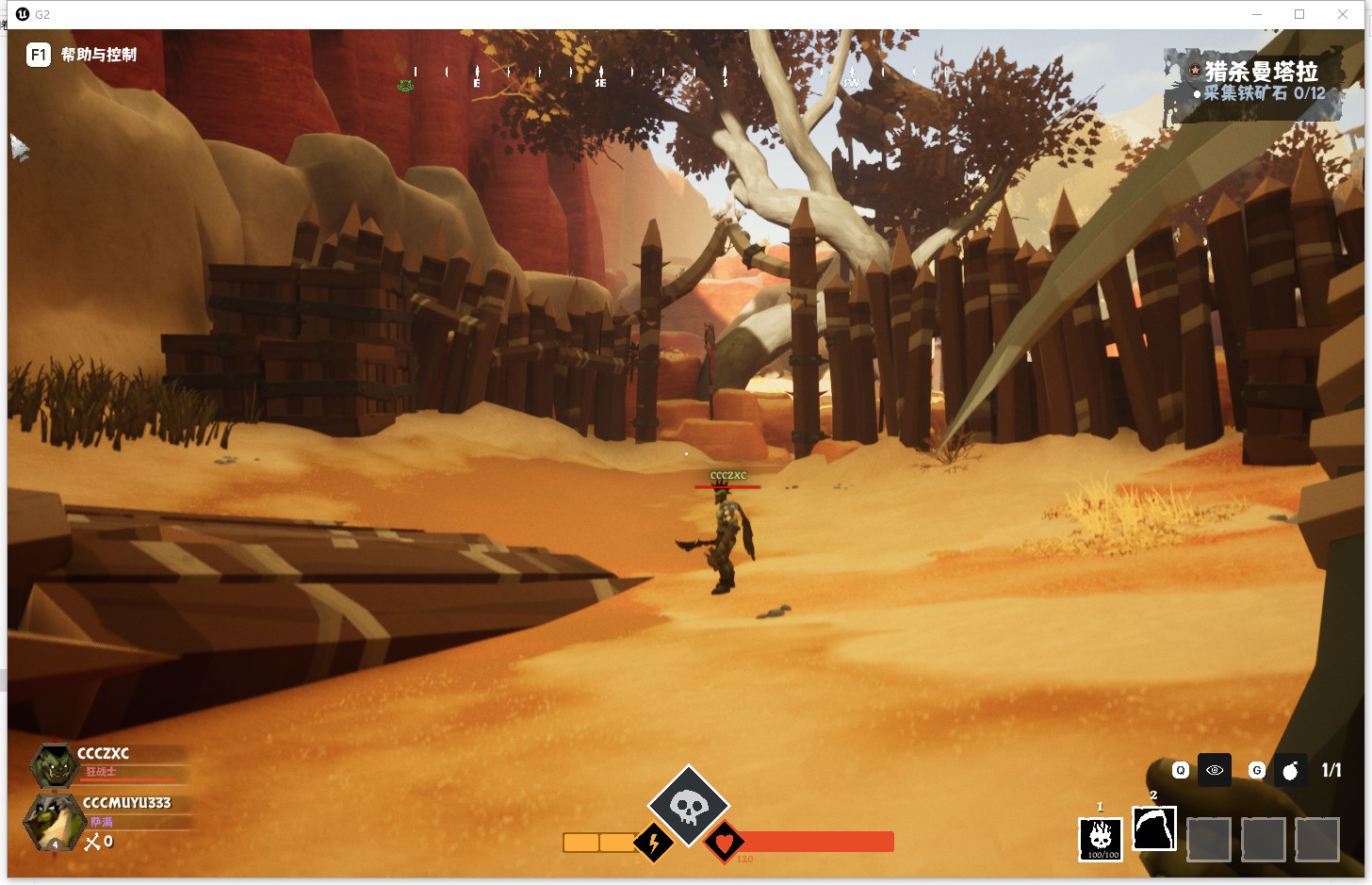Click the lightning bolt energy icon
Screen dimensions: 1372x885
pos(653,842)
